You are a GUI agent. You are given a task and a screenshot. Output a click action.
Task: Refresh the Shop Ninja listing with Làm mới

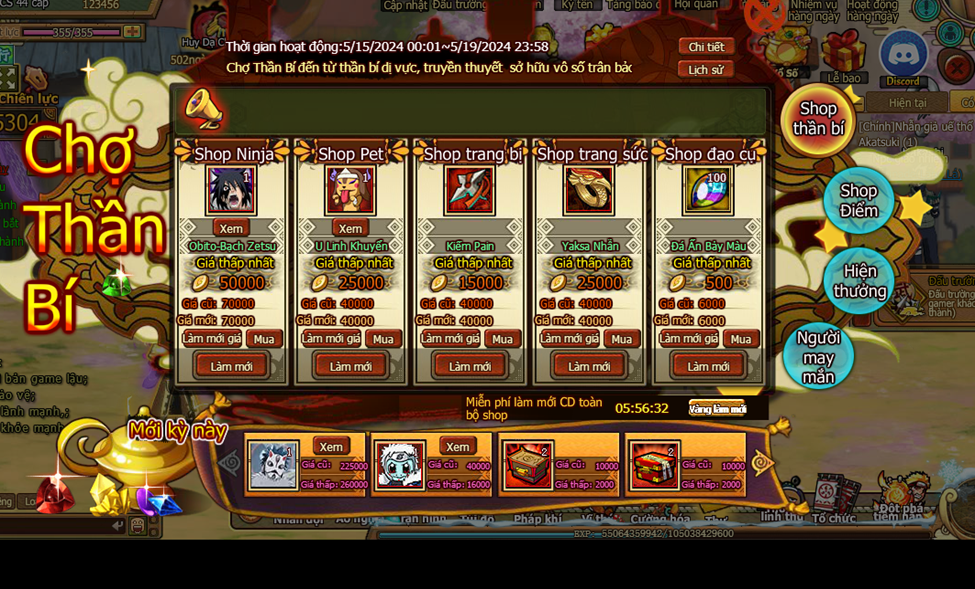(x=231, y=366)
